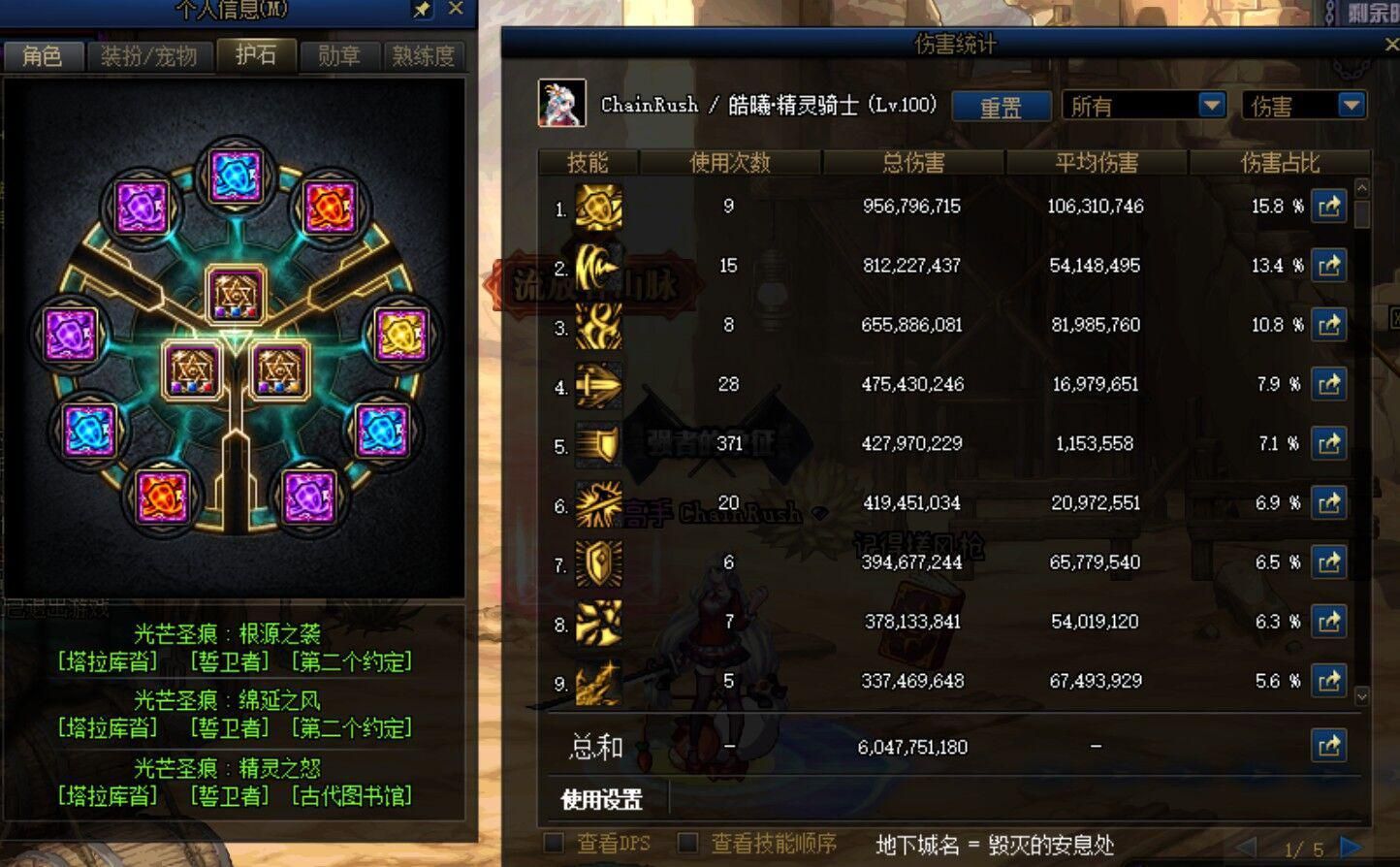The image size is (1400, 867).
Task: Click the ChainRush character portrait
Action: 562,102
